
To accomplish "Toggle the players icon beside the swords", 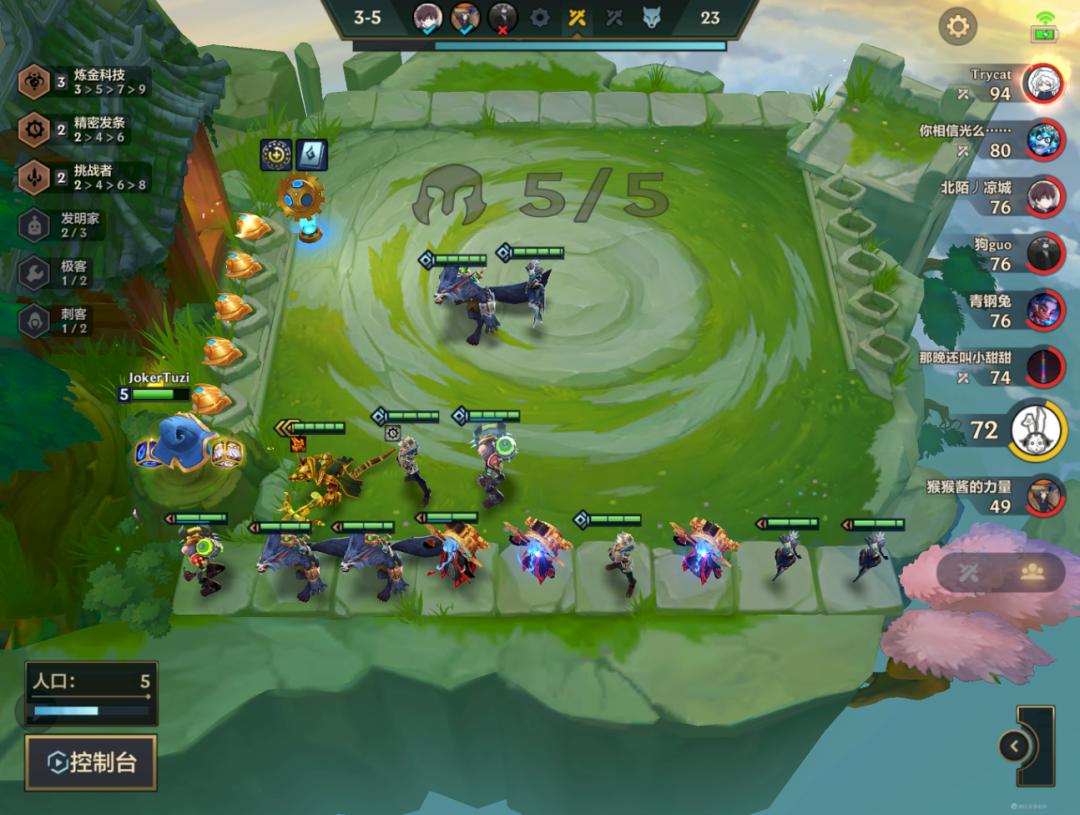I will [x=1032, y=572].
